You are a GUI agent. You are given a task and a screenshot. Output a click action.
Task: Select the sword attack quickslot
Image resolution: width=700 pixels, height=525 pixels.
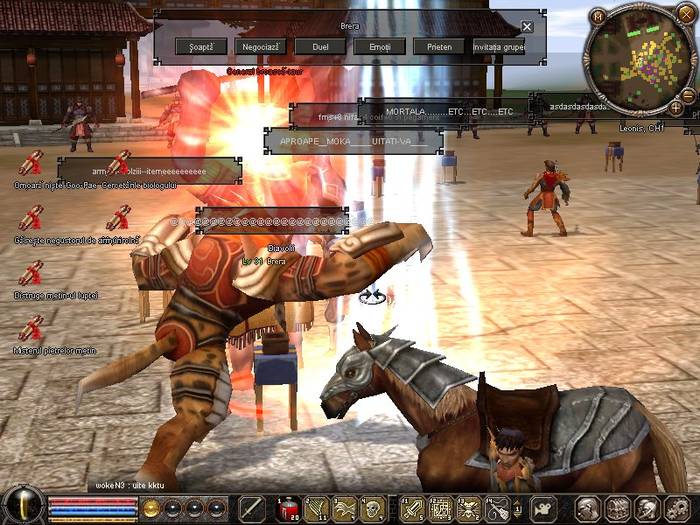click(252, 508)
